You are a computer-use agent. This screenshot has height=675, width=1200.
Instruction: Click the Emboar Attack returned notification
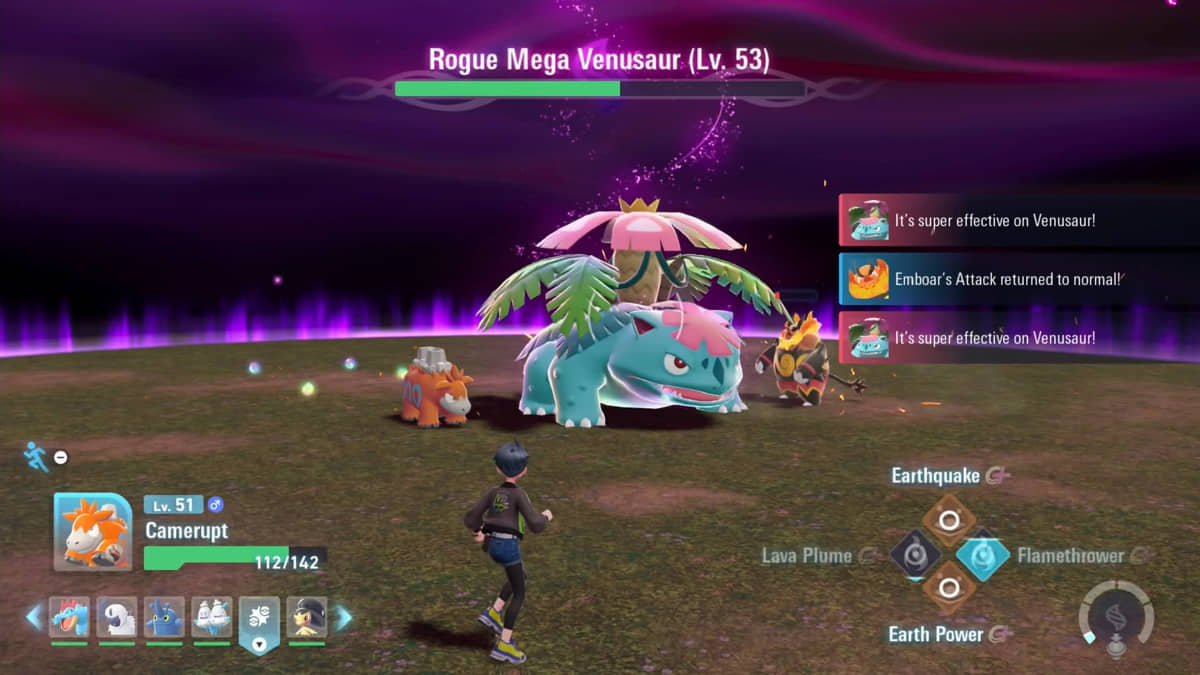(1018, 280)
